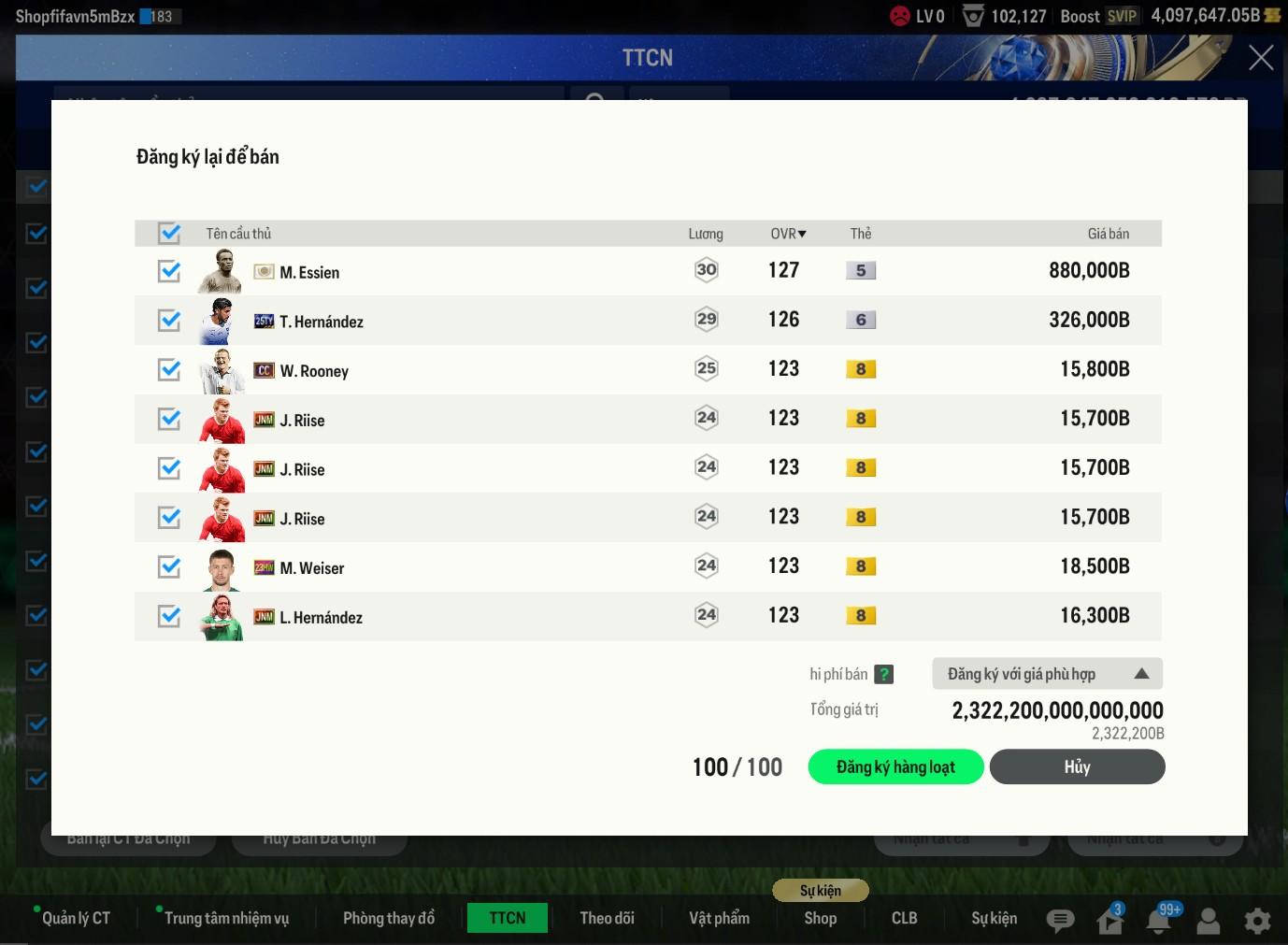Uncheck the M. Essien row checkbox

[169, 271]
